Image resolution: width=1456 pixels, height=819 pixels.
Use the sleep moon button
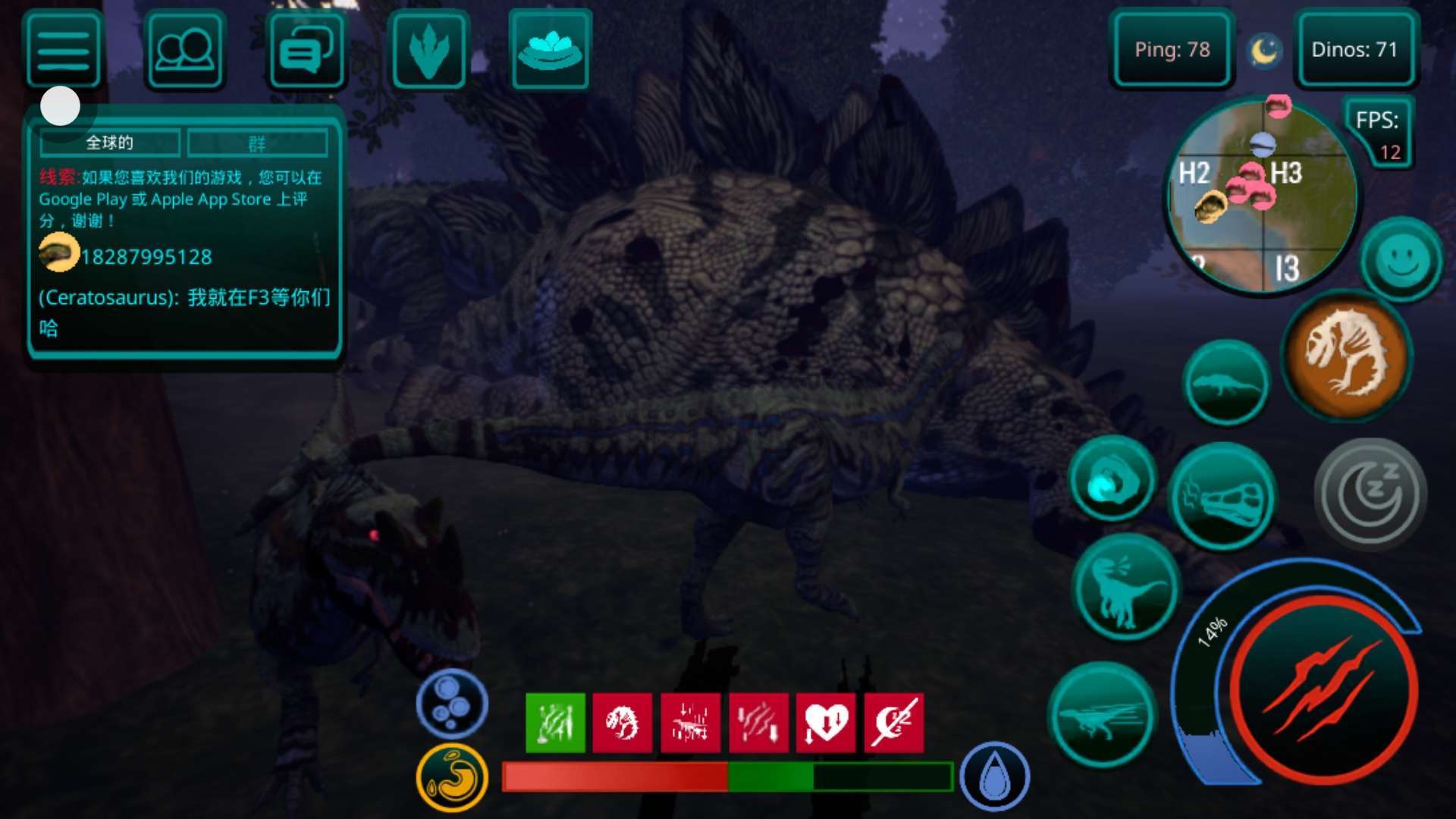(x=1370, y=494)
